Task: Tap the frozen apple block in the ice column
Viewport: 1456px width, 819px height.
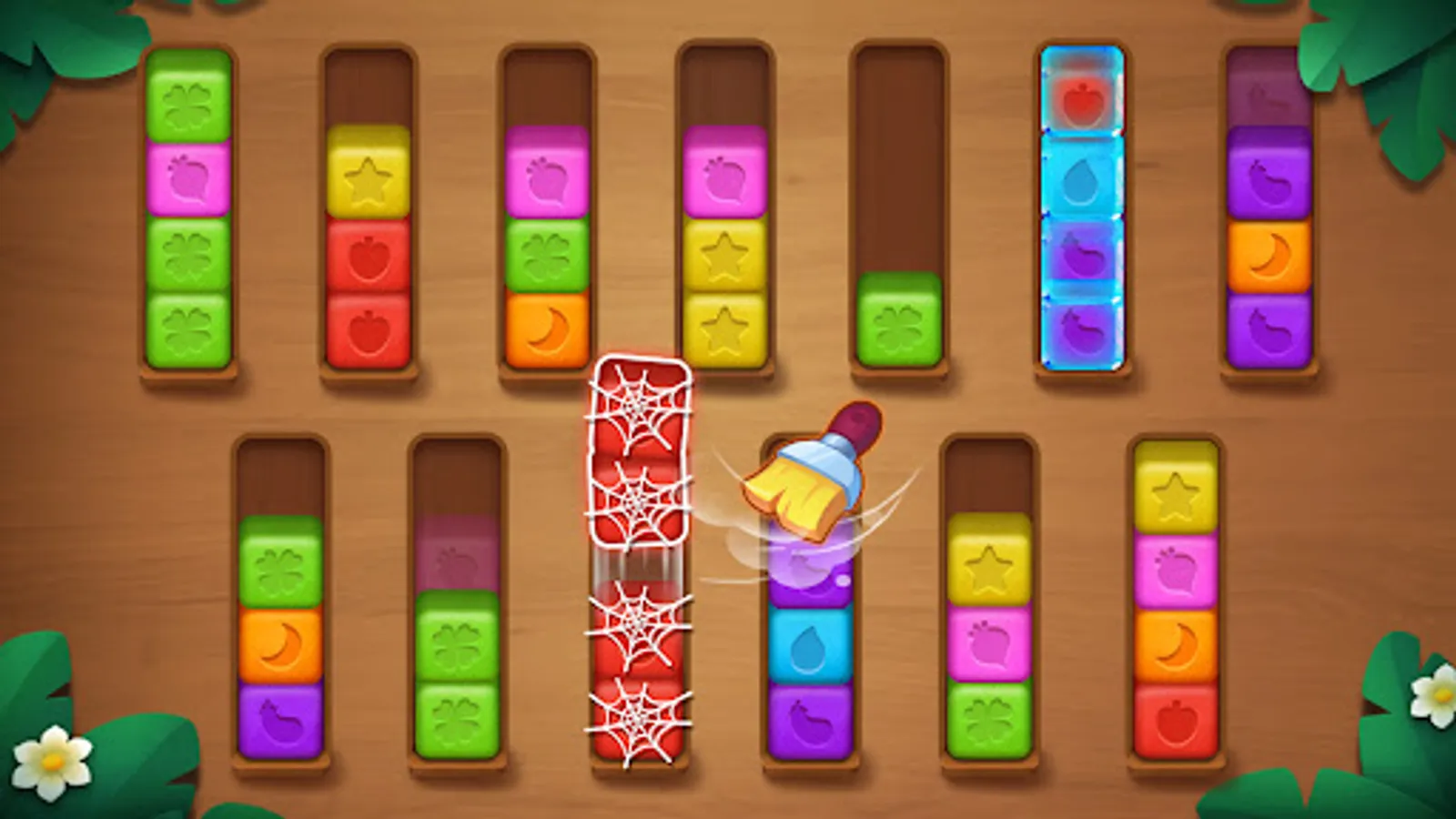Action: pos(1081,100)
